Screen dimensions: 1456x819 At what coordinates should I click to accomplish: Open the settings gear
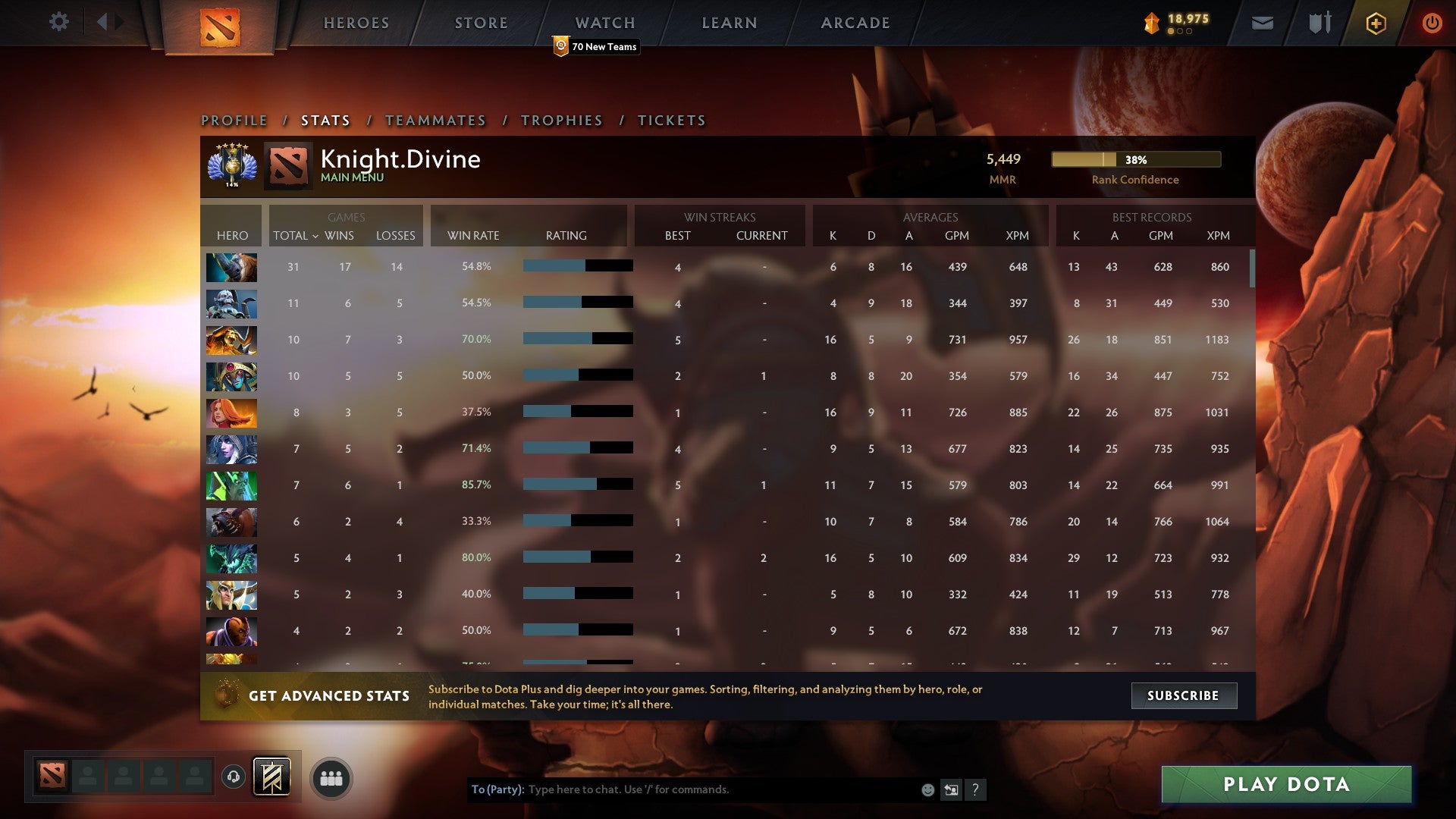[59, 22]
